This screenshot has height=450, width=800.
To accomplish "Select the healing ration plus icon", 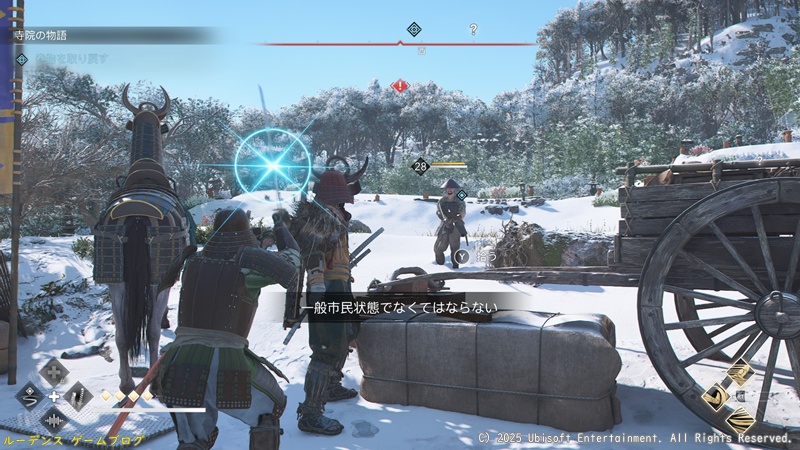I will click(x=54, y=371).
